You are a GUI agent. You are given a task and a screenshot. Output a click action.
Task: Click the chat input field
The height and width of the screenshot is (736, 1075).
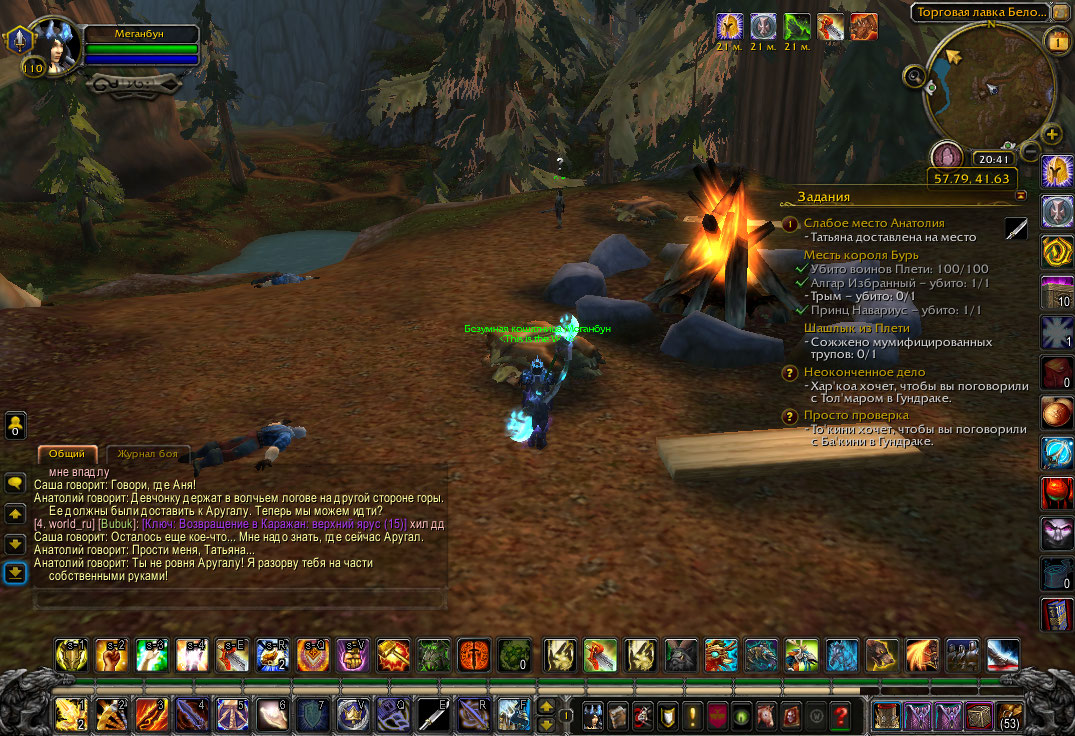click(240, 600)
